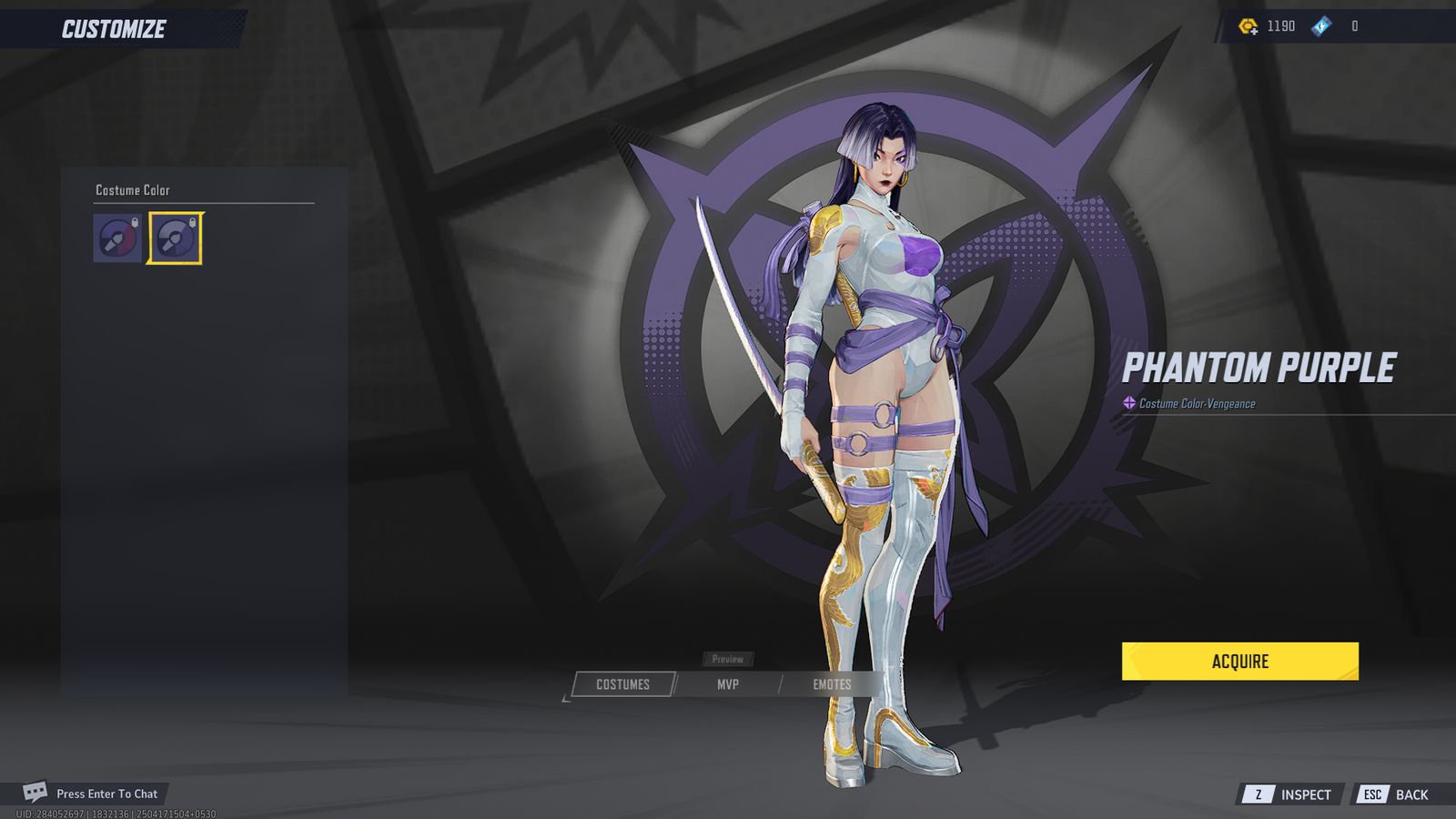
Task: Open the chat speech bubble
Action: click(x=35, y=792)
